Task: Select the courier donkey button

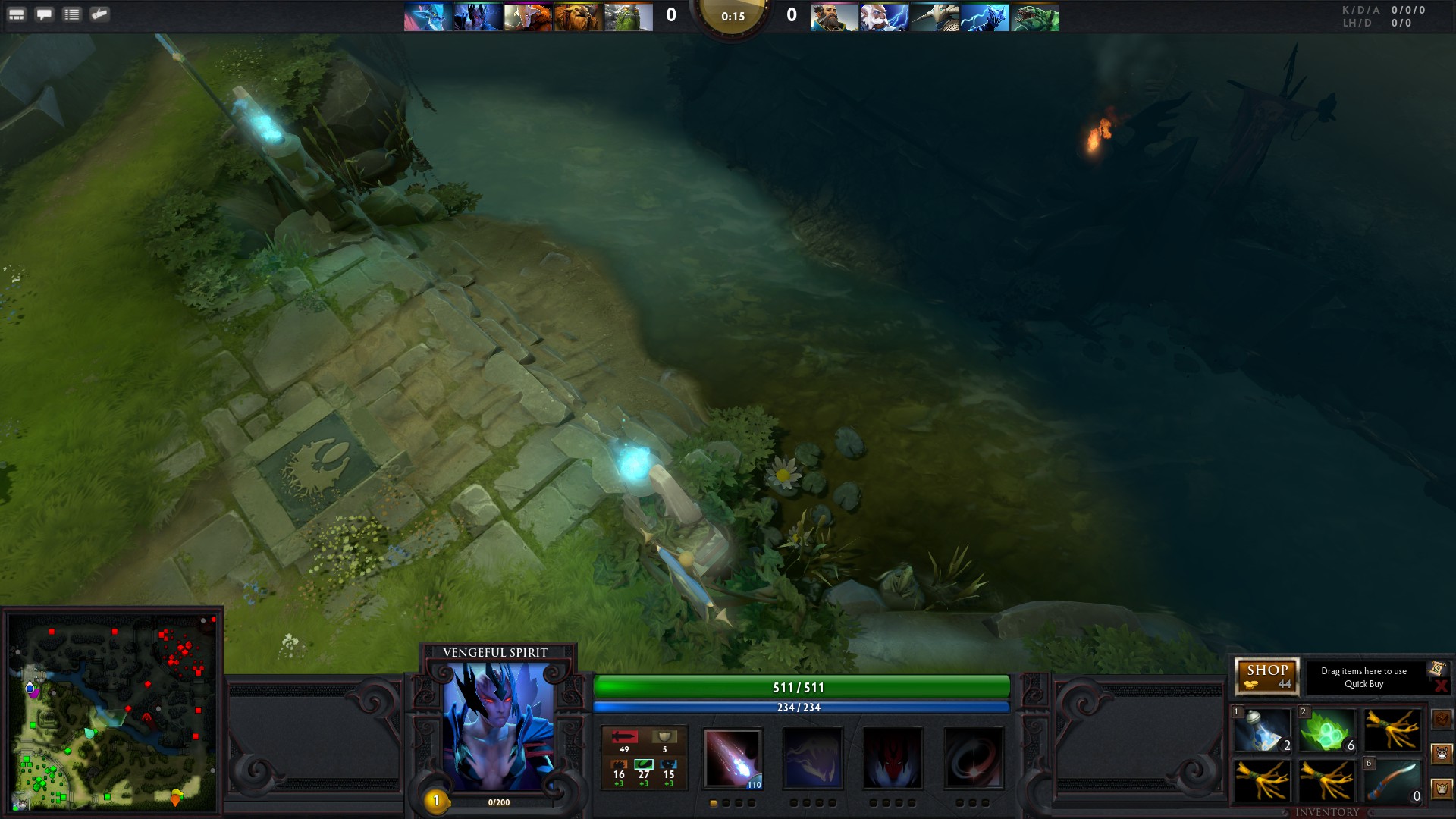Action: coord(1442,754)
